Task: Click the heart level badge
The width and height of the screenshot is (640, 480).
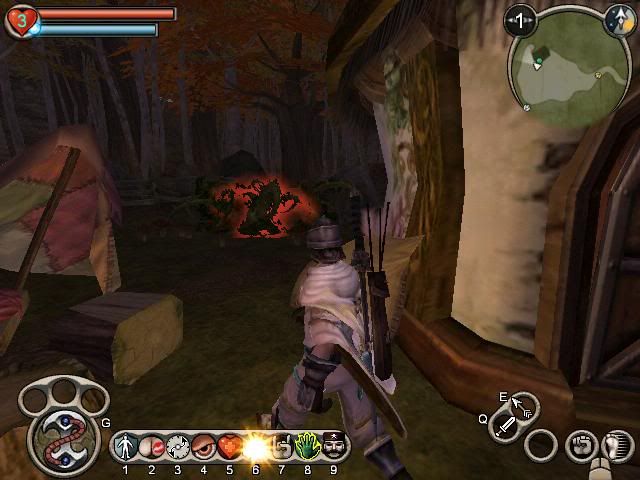Action: pos(19,20)
